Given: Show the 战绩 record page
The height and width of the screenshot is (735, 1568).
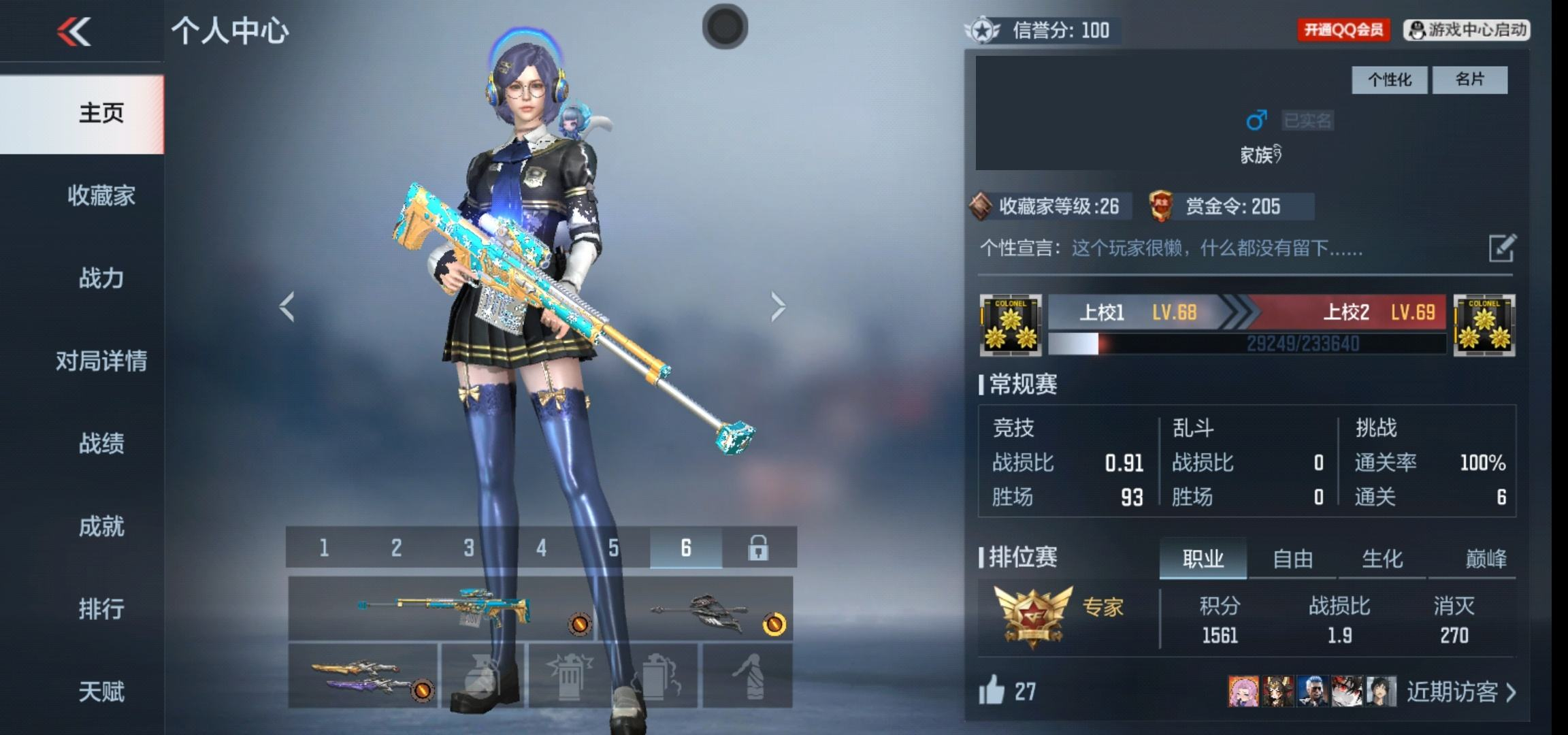Looking at the screenshot, I should pos(101,444).
